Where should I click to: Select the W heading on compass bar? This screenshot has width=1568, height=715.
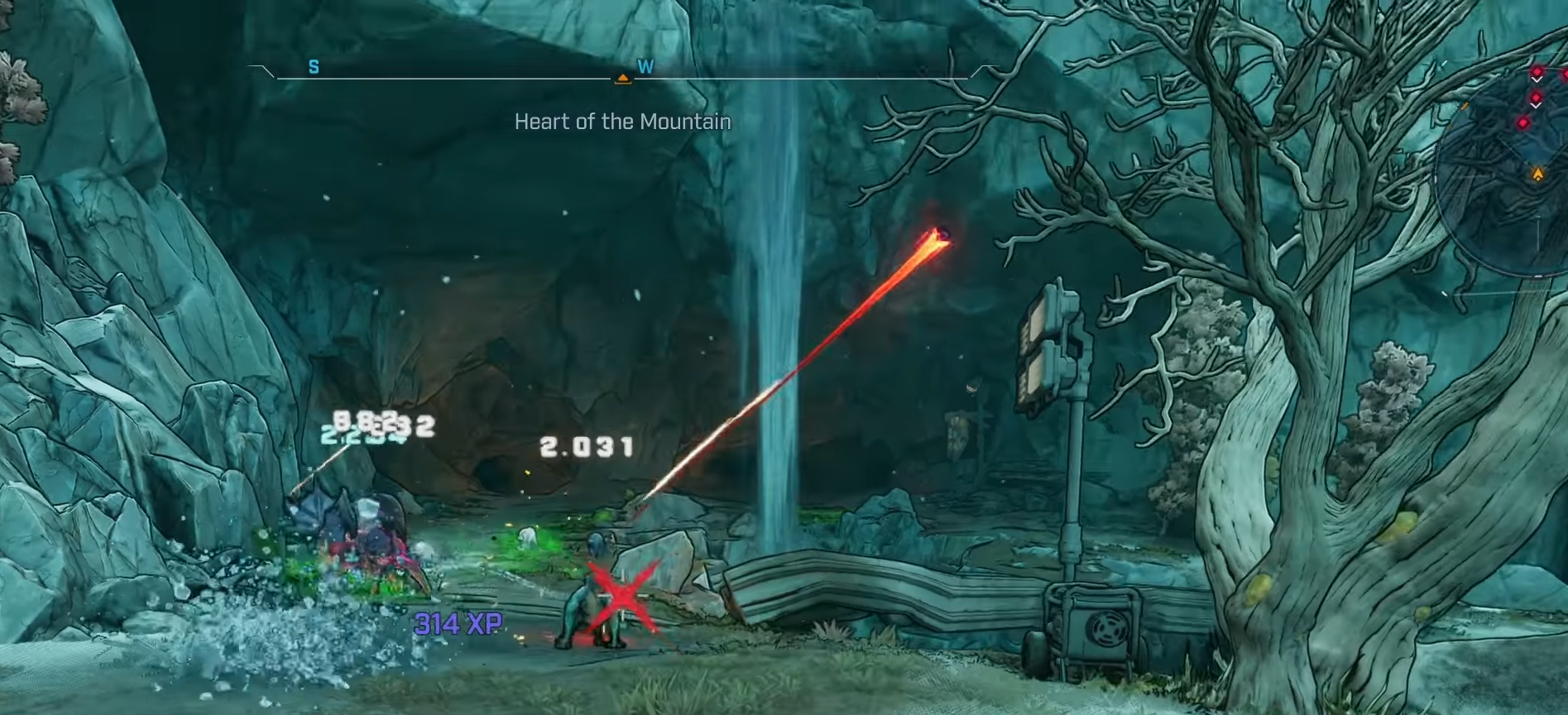tap(645, 67)
